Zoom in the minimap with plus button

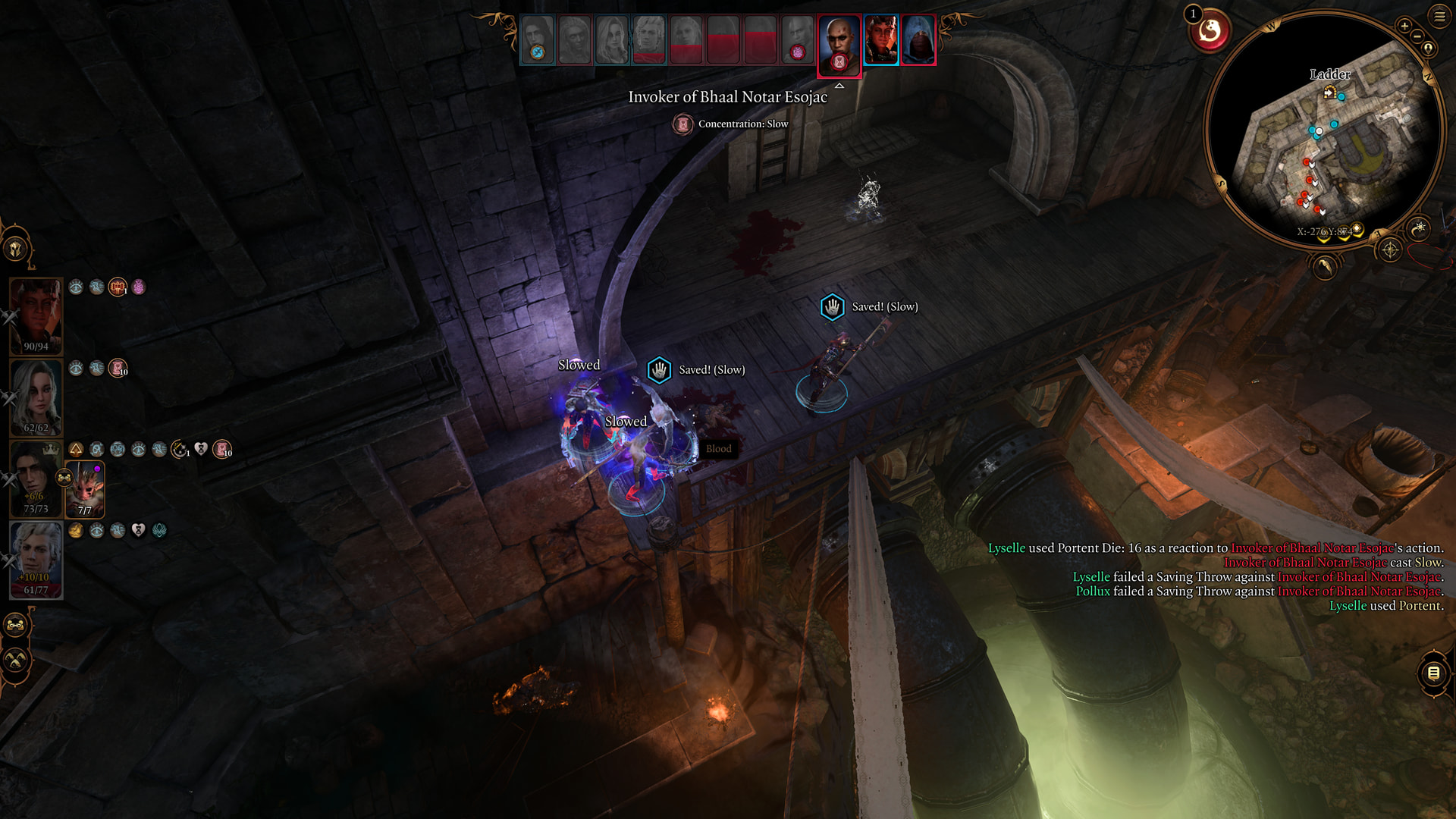coord(1404,27)
